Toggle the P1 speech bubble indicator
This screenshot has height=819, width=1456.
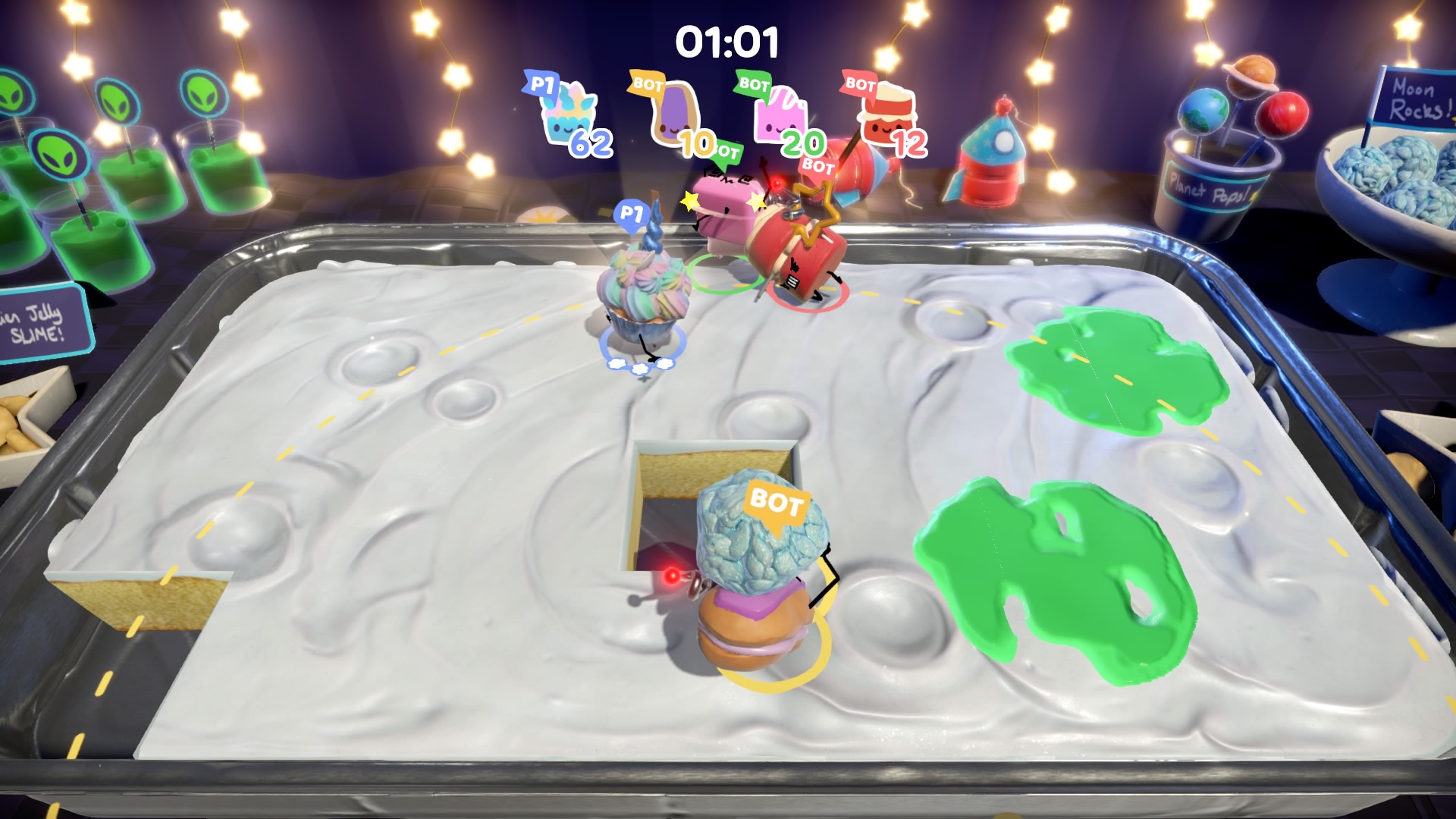coord(632,212)
